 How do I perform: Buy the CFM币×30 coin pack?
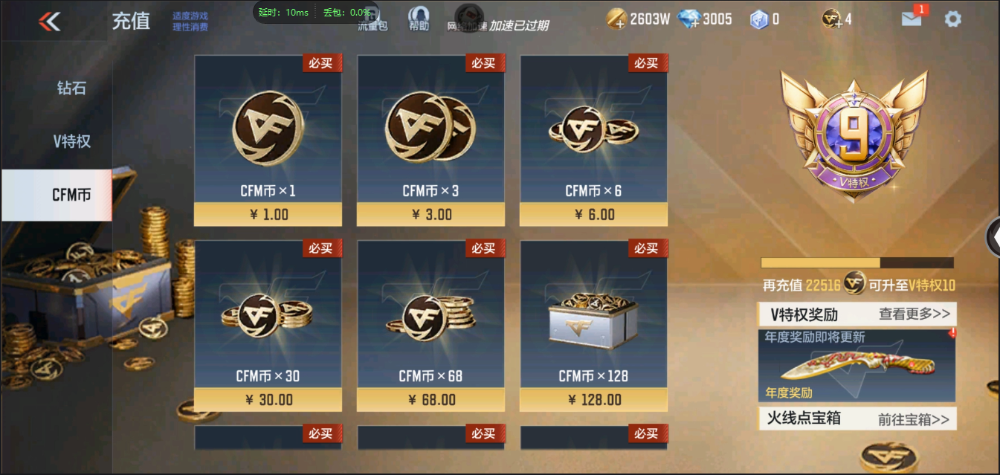coord(267,326)
